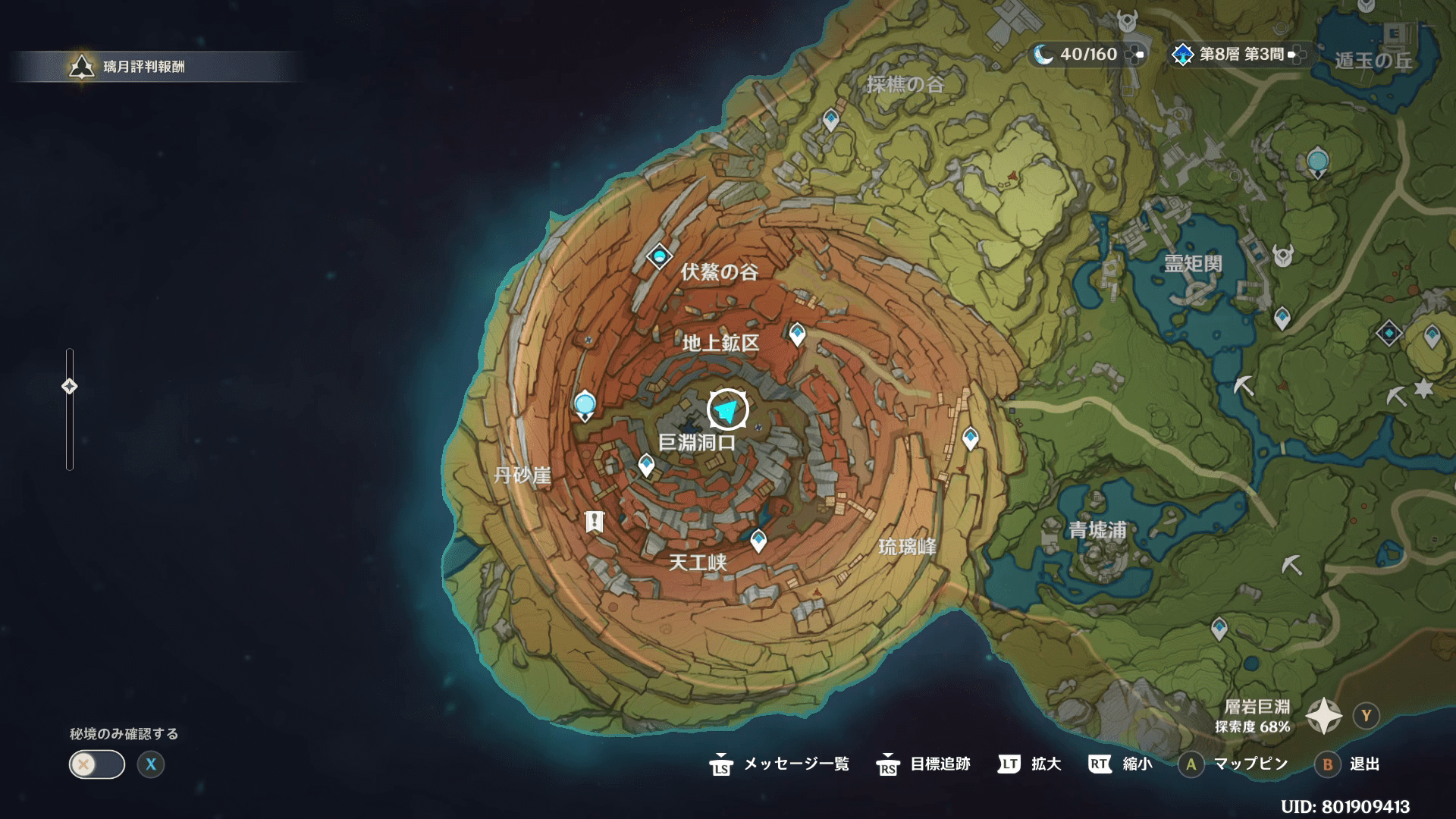
Task: Click the plus button beside 40/160 resin
Action: (1134, 55)
